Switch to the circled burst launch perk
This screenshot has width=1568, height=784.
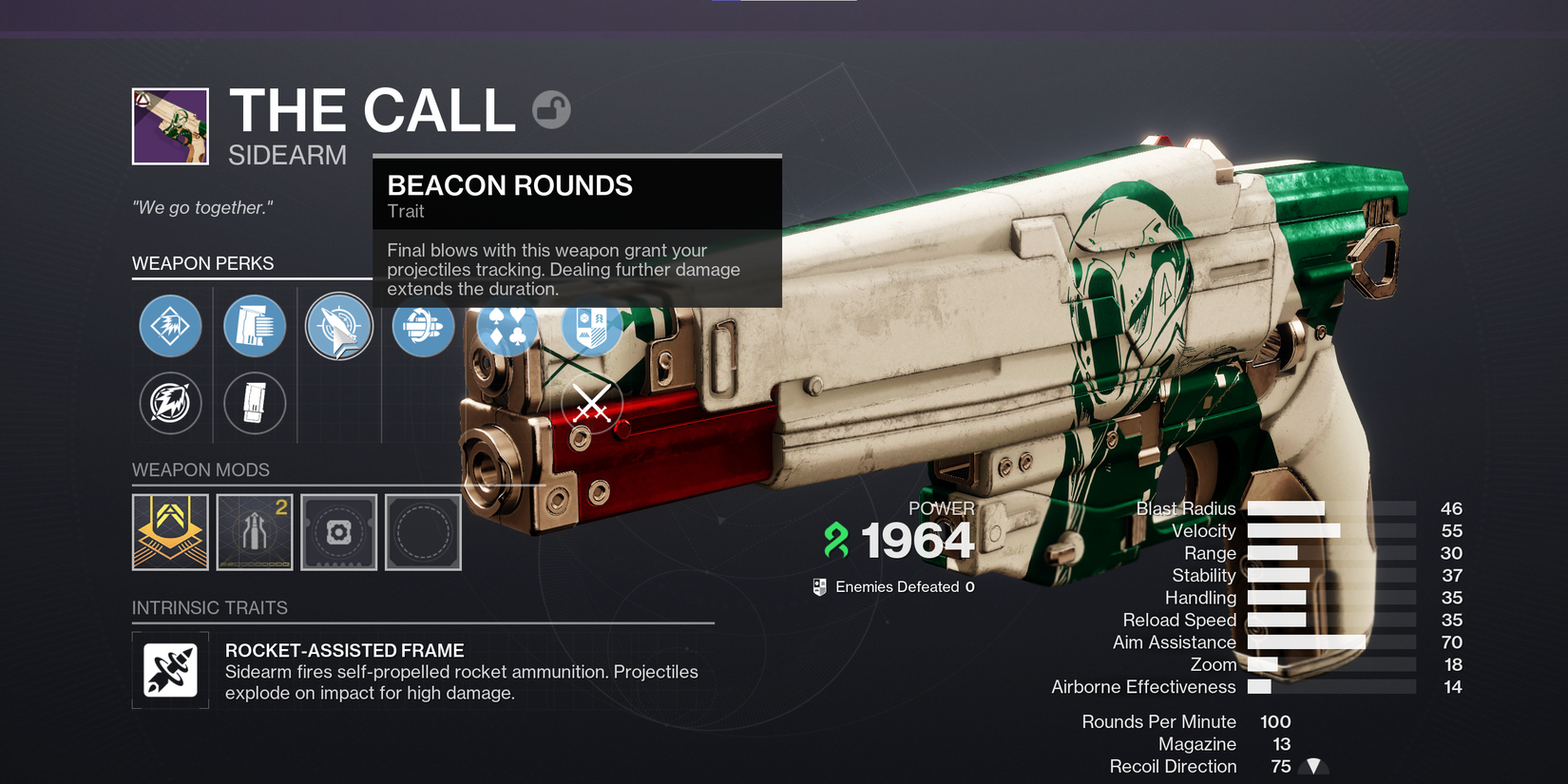pos(171,403)
